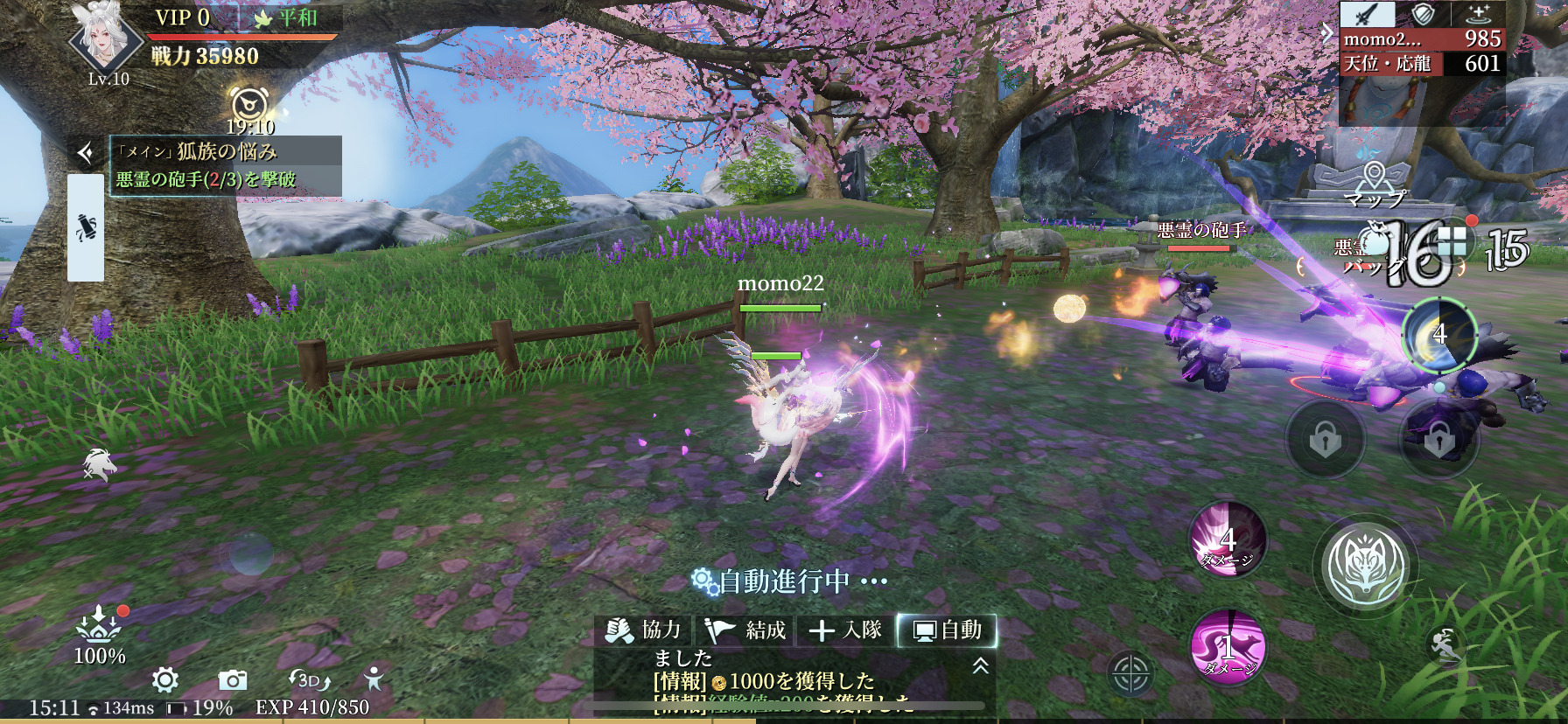Switch to the shield ranking tab
This screenshot has width=1568, height=724.
point(1424,14)
